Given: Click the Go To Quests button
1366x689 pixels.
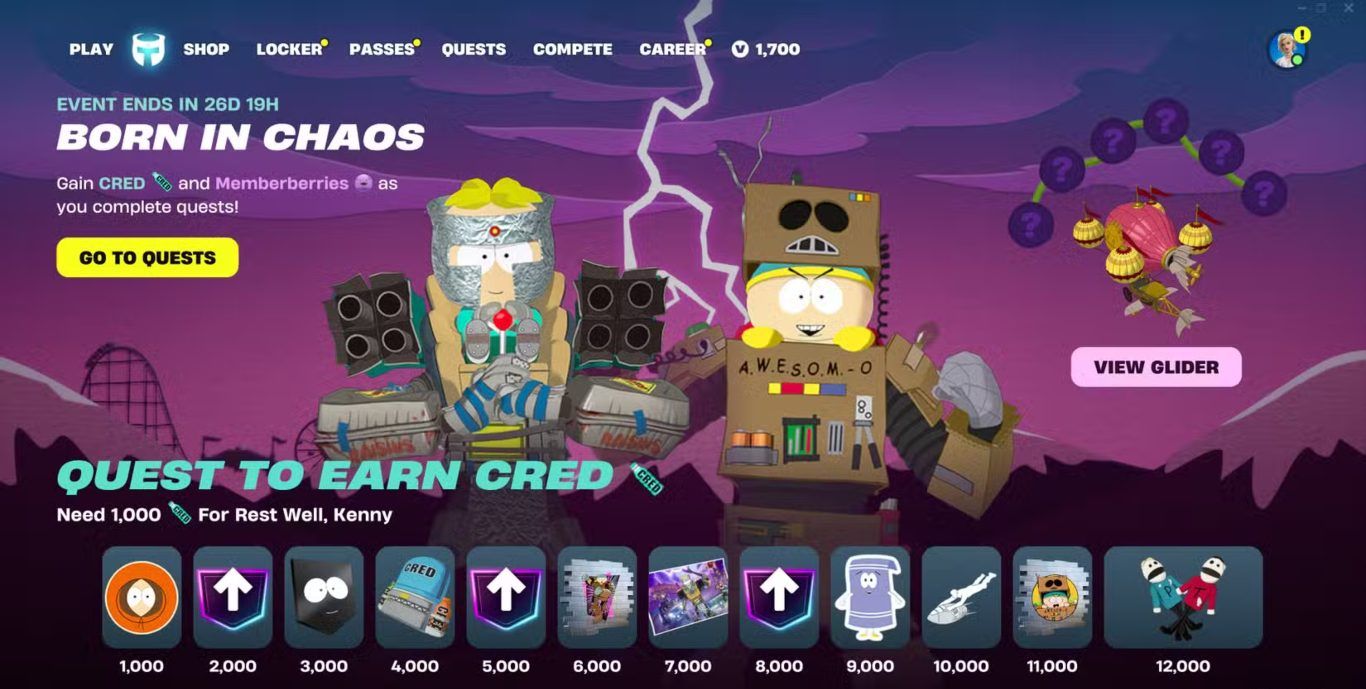Looking at the screenshot, I should pos(148,257).
